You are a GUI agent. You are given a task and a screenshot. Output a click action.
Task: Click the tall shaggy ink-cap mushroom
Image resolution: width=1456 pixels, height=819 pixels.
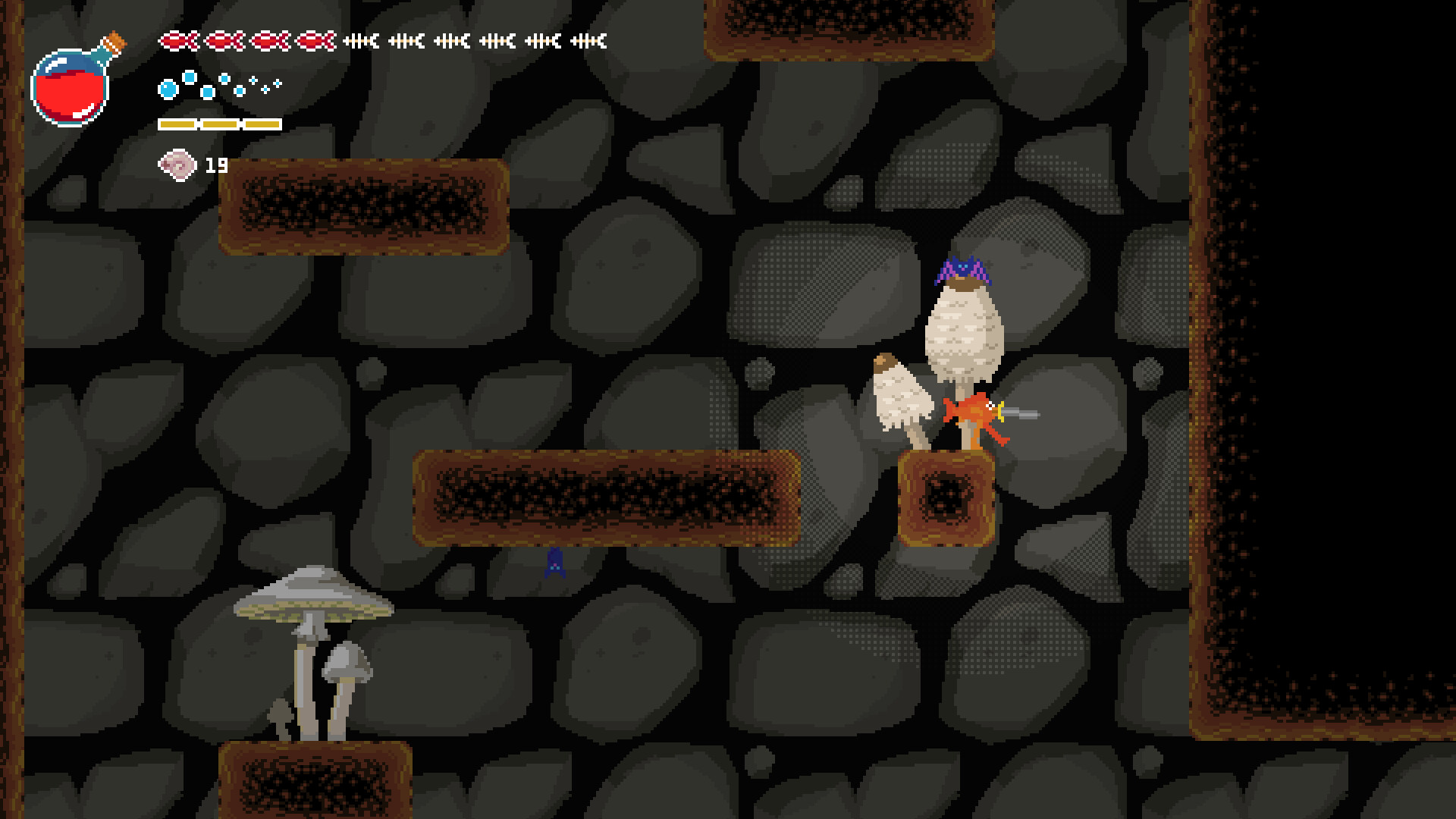pos(963,334)
